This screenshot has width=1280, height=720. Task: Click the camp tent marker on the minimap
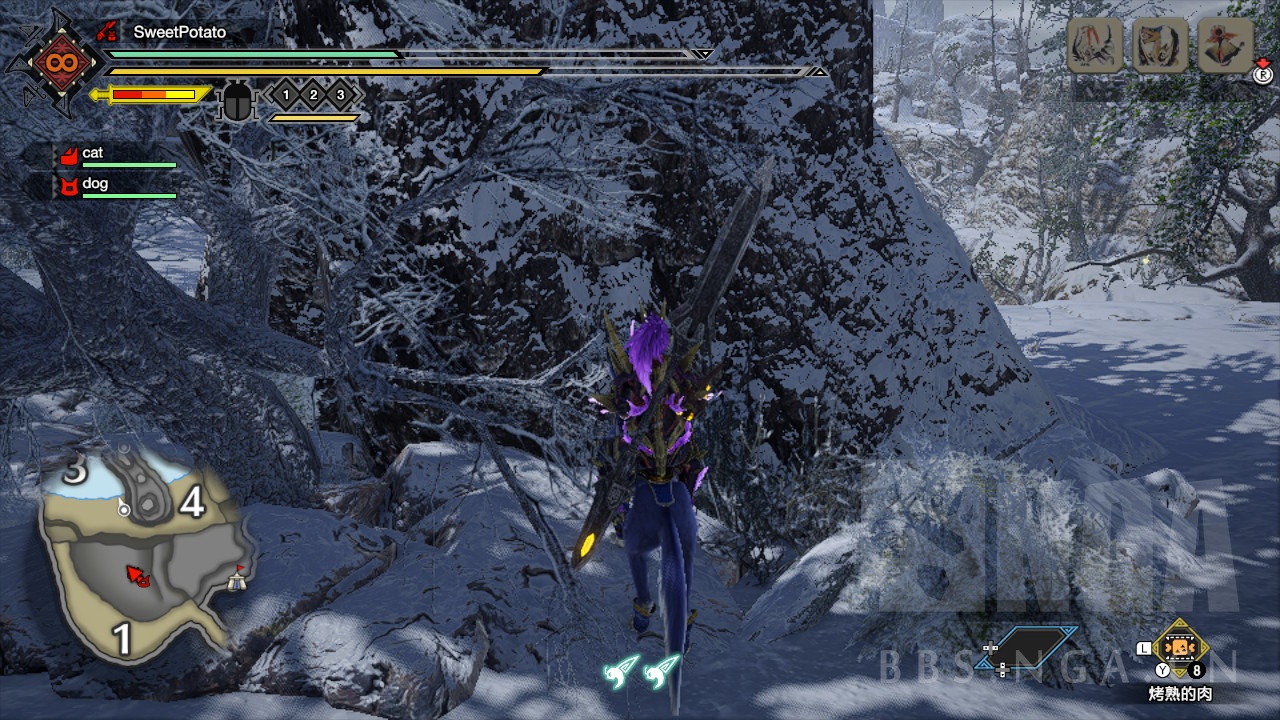(236, 579)
